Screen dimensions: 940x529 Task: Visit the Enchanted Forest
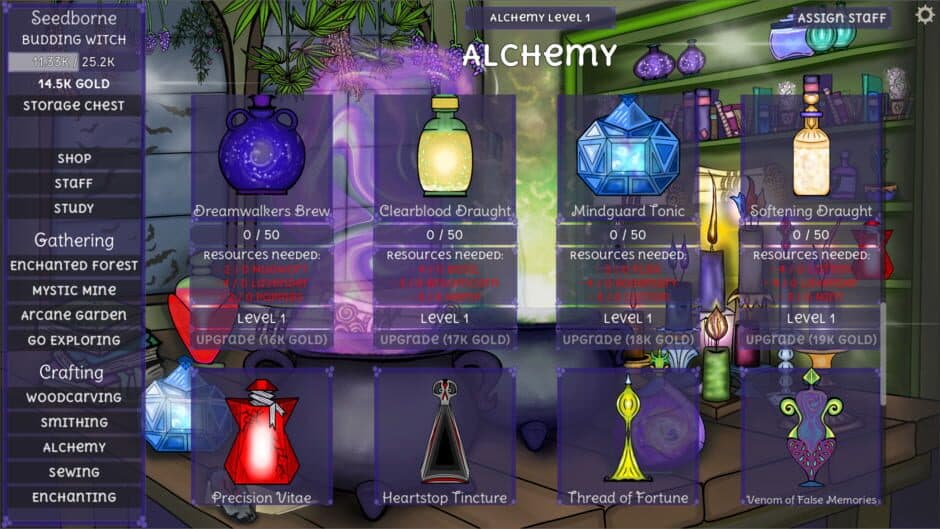[x=74, y=265]
